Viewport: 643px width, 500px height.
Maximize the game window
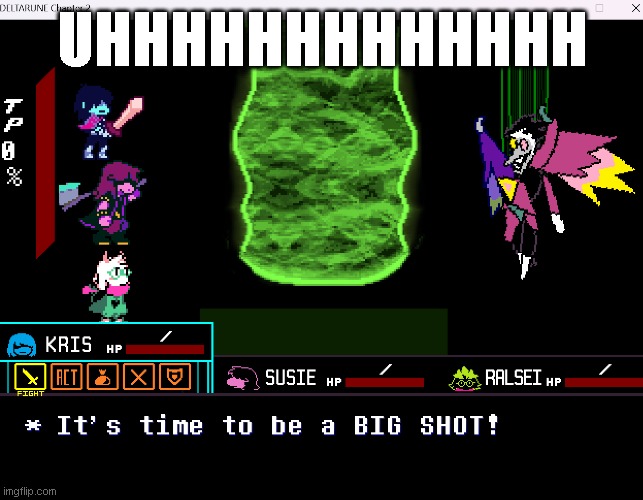(x=599, y=8)
